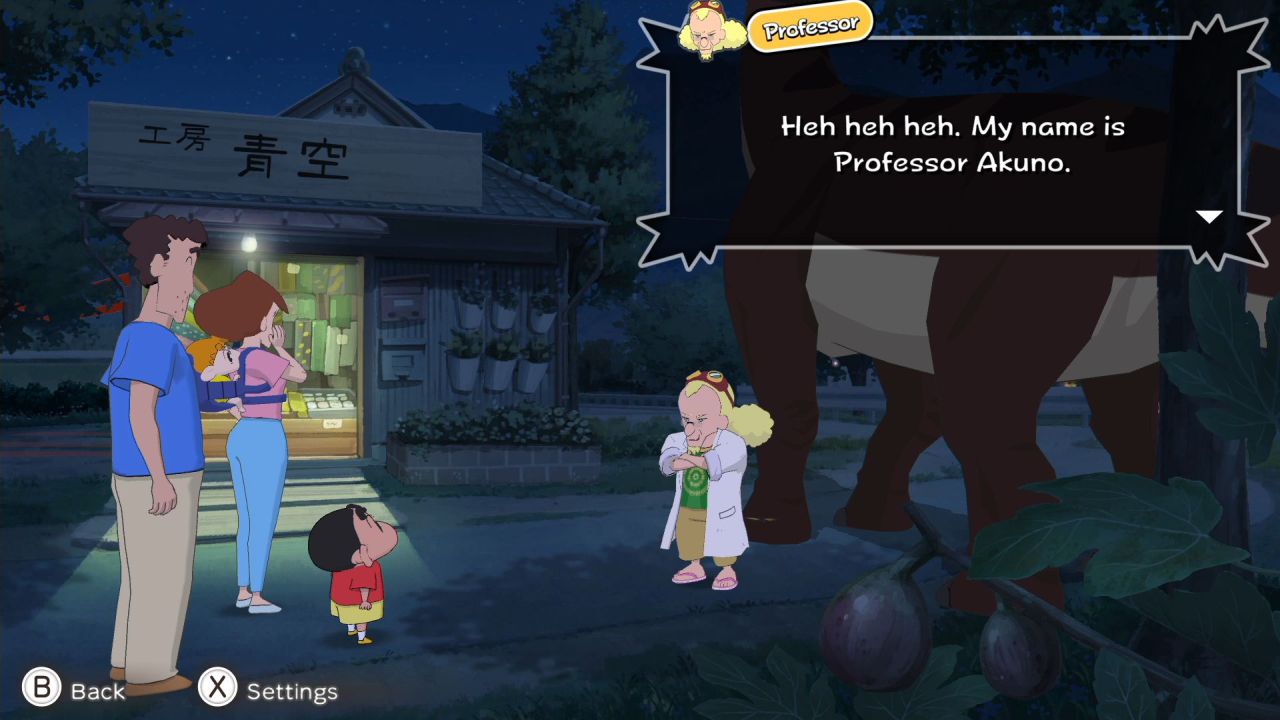This screenshot has width=1280, height=720.
Task: Advance the dialogue with the triangle arrow
Action: [x=1210, y=215]
